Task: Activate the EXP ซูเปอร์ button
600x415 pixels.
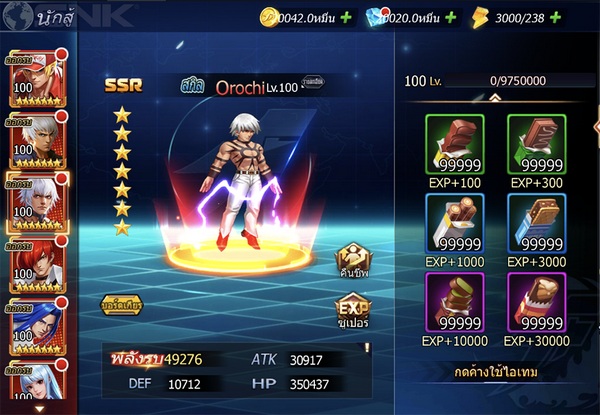Action: click(x=352, y=314)
